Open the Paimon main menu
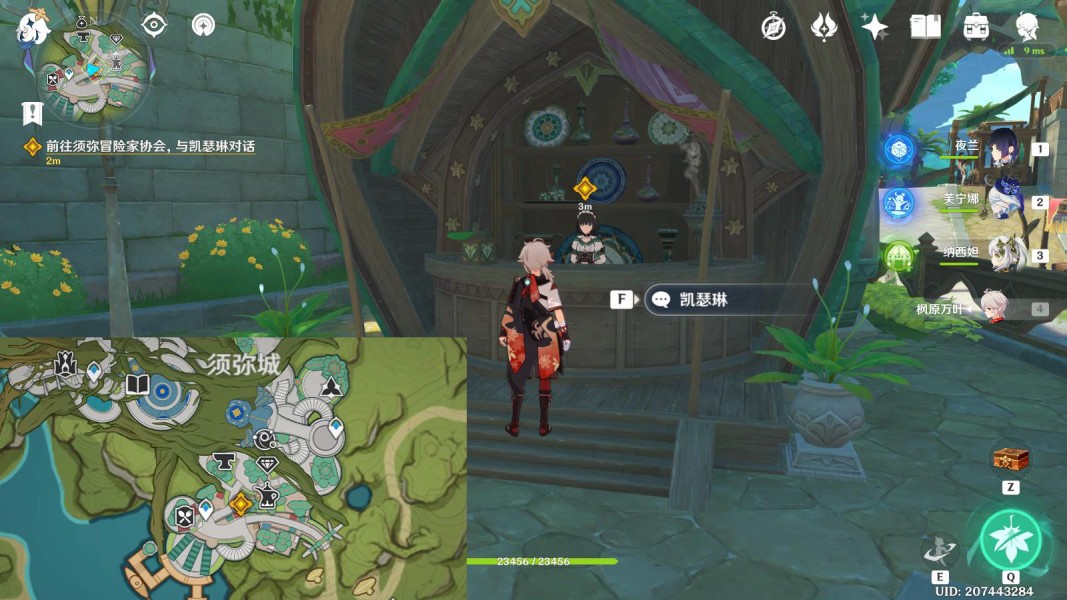The image size is (1067, 600). (33, 26)
